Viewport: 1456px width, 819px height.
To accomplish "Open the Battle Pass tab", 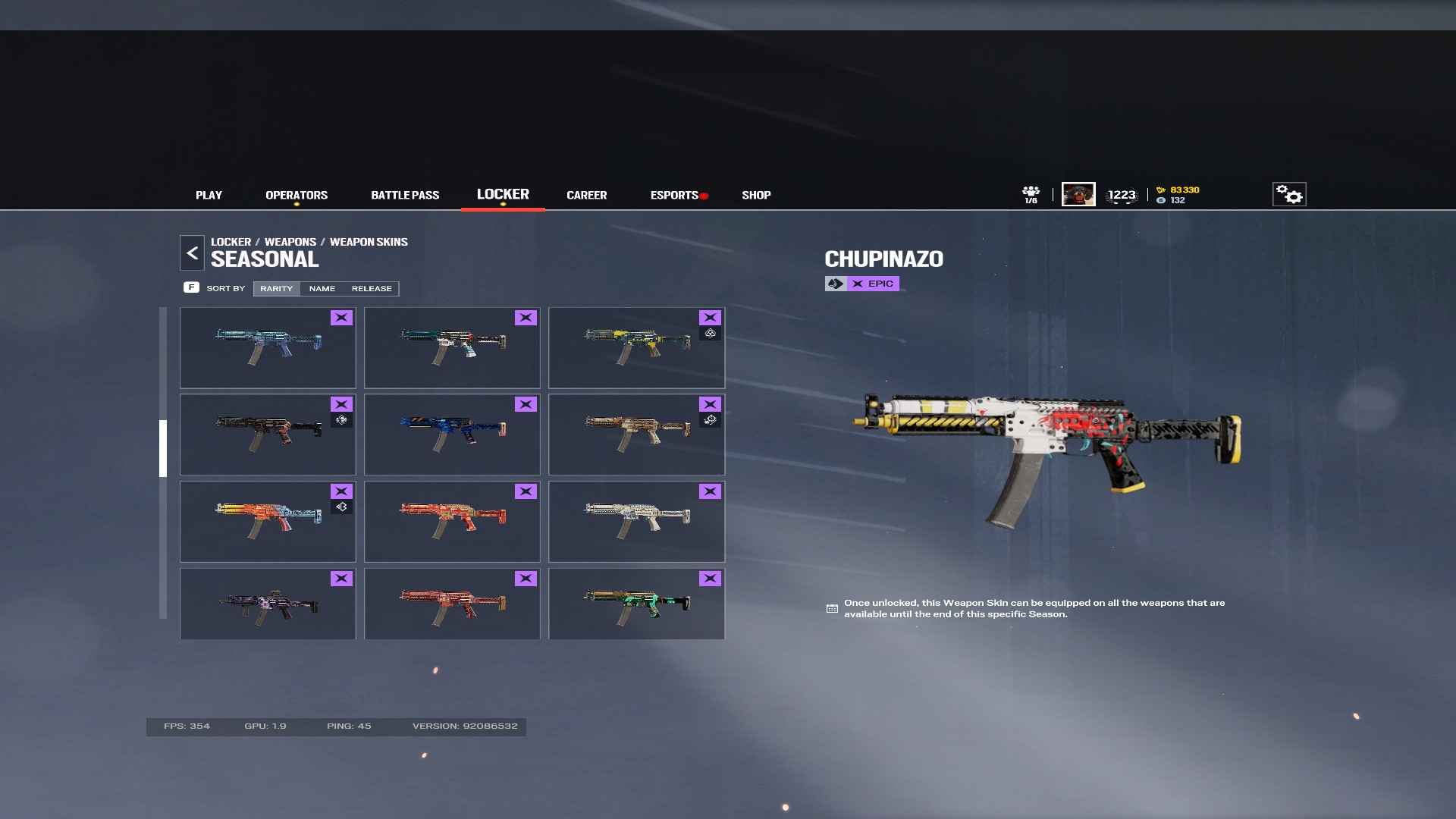I will [x=405, y=195].
